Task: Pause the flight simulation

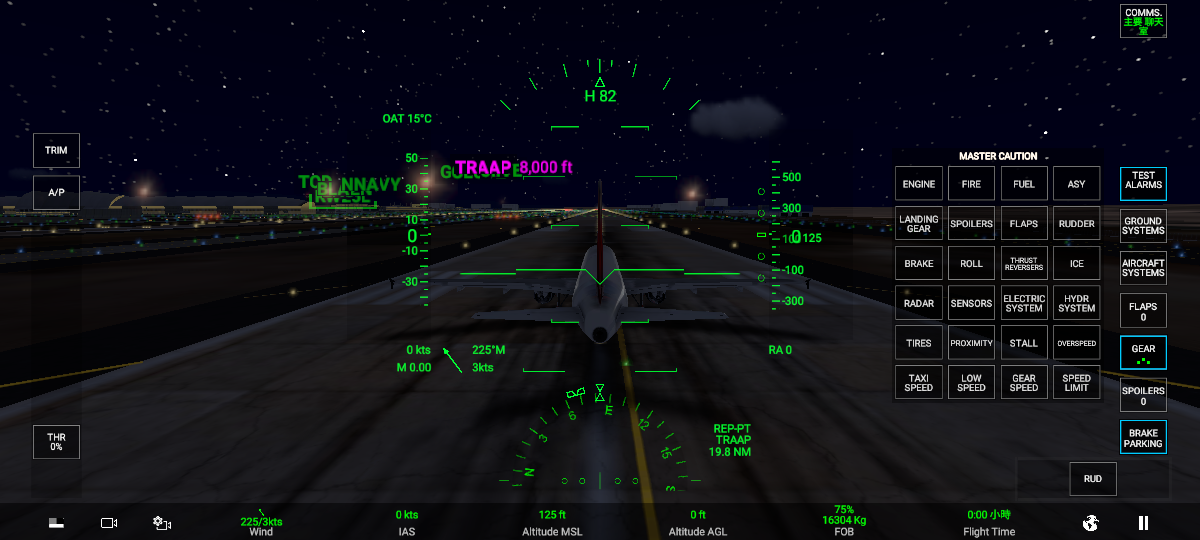Action: click(x=1143, y=522)
